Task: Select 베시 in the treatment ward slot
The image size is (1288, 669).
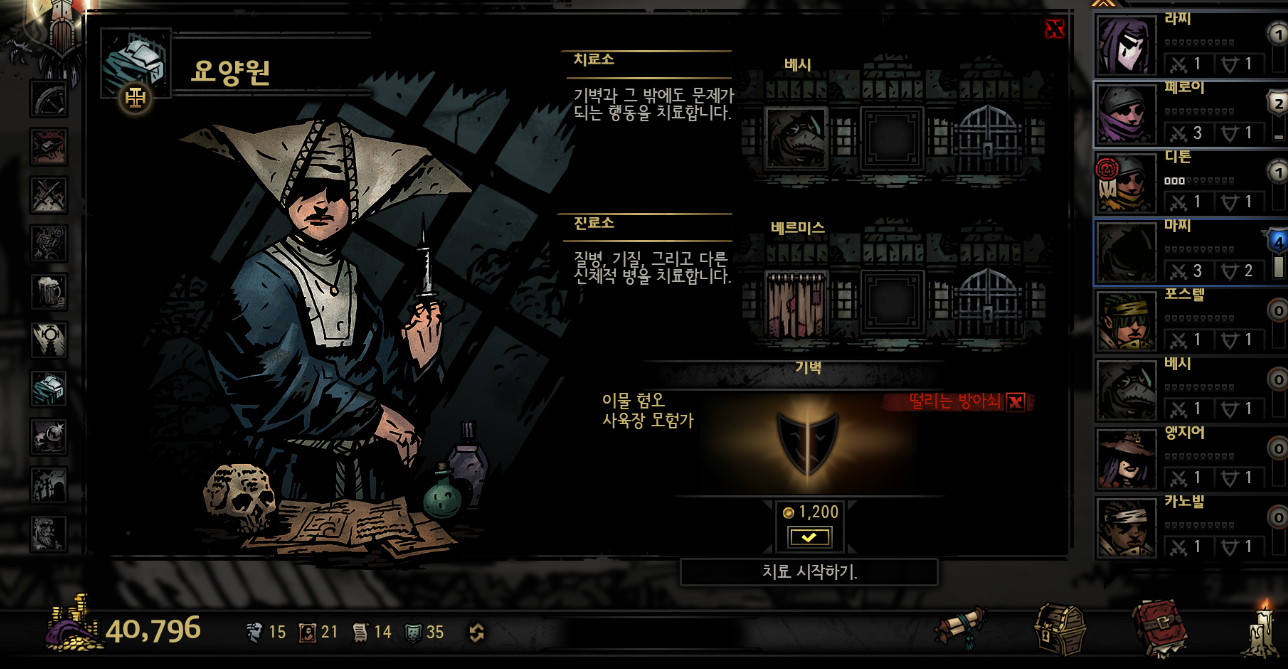Action: (796, 139)
